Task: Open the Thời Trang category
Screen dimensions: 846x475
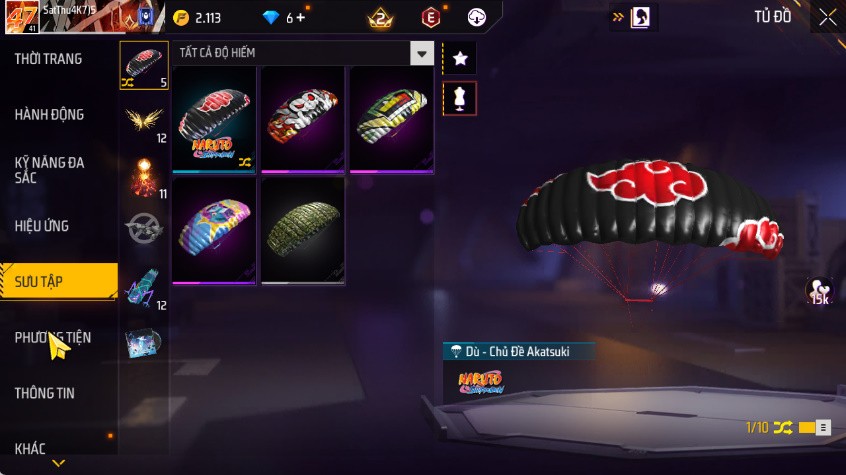Action: pyautogui.click(x=48, y=59)
